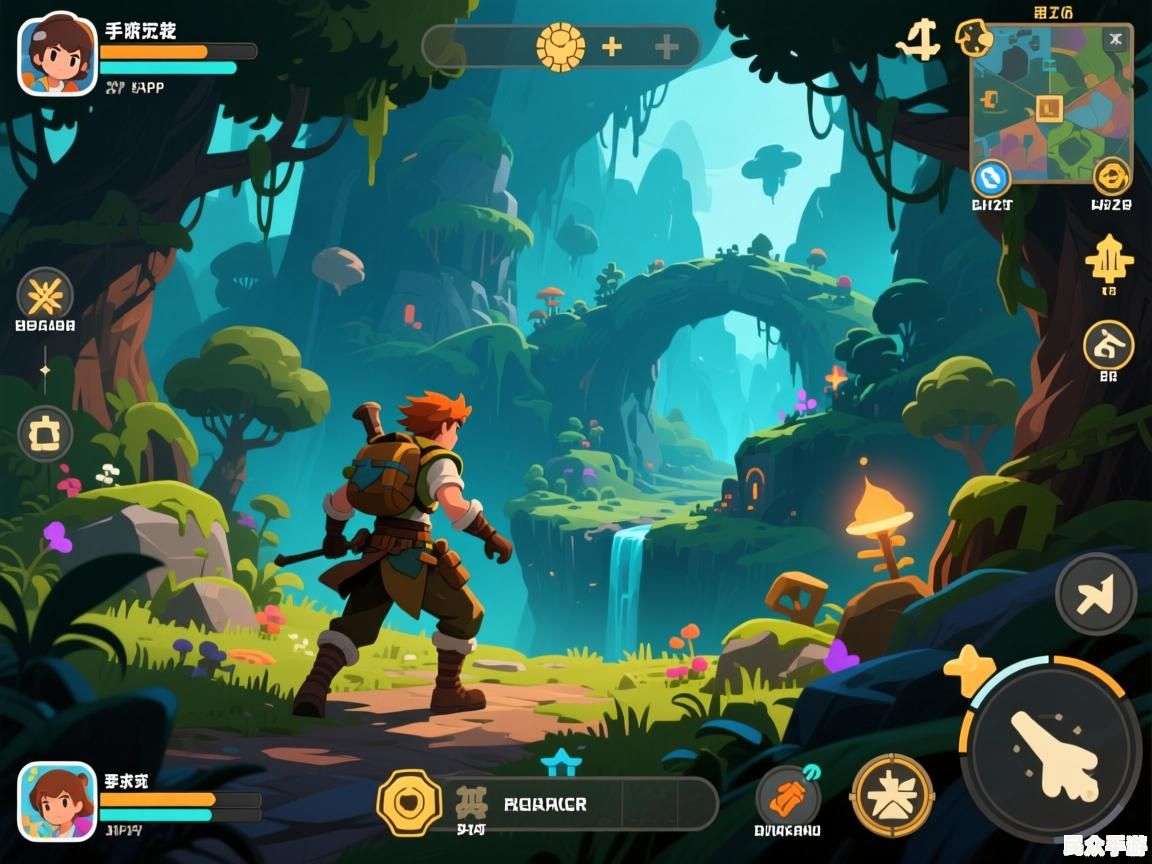
Task: Open the round running-figure icon
Action: coord(1108,345)
